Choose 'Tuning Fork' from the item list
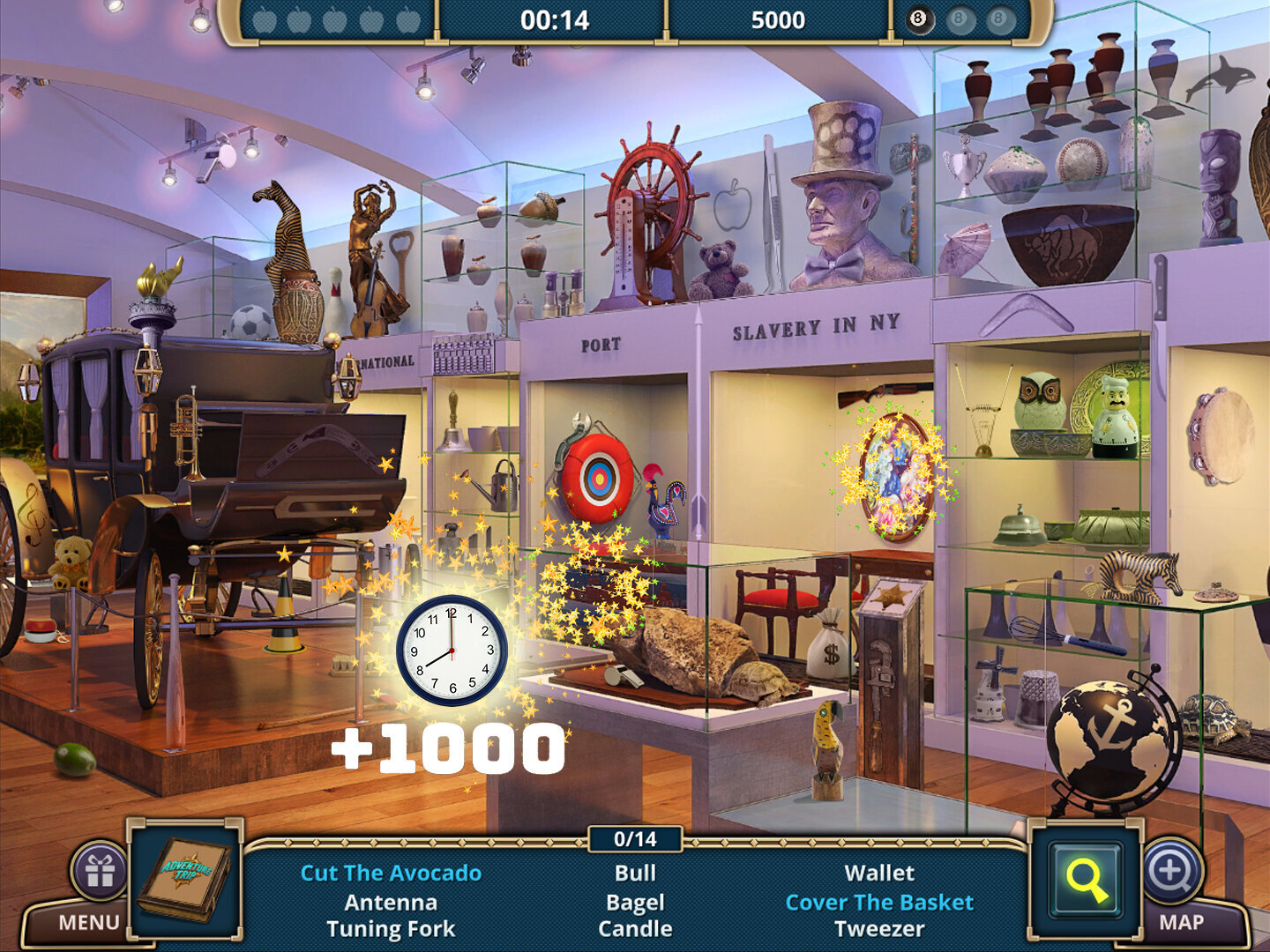This screenshot has width=1270, height=952. (391, 929)
